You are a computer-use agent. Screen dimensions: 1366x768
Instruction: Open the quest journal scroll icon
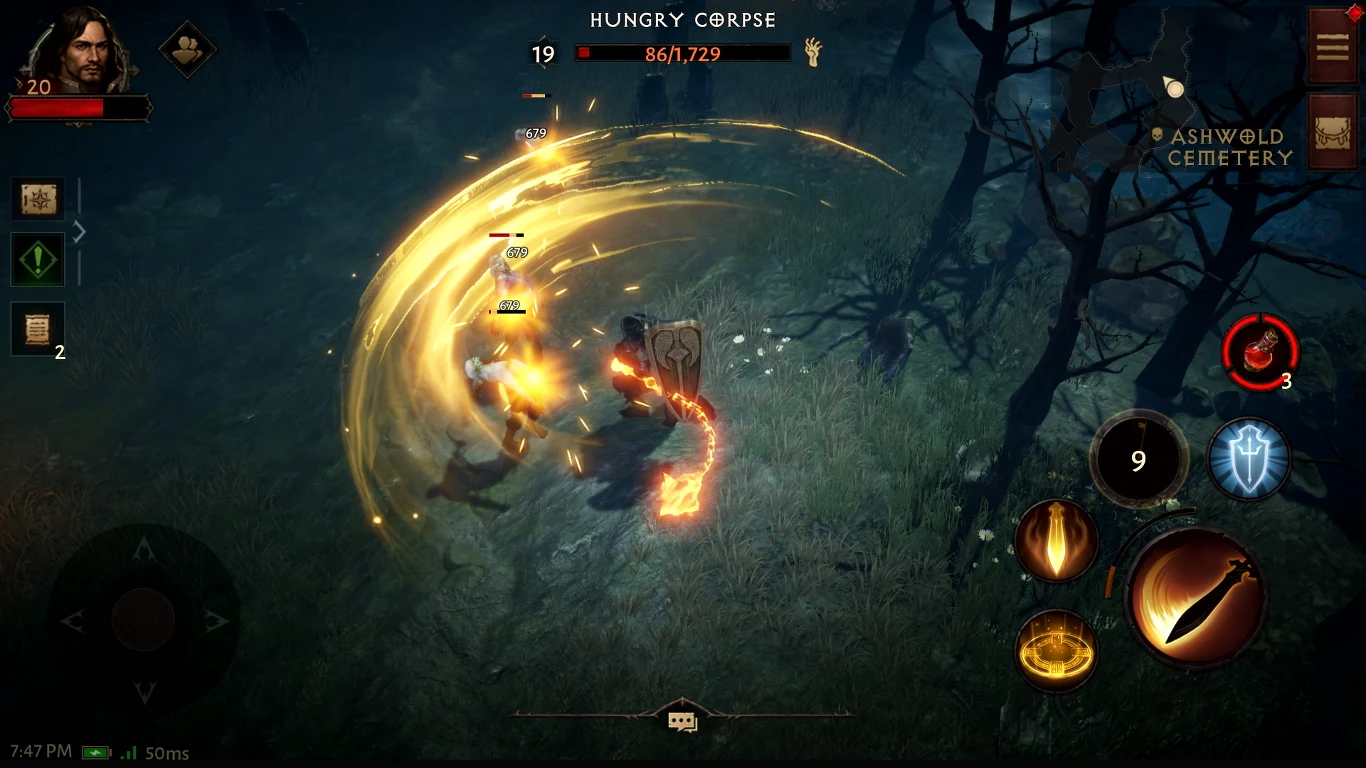coord(37,328)
